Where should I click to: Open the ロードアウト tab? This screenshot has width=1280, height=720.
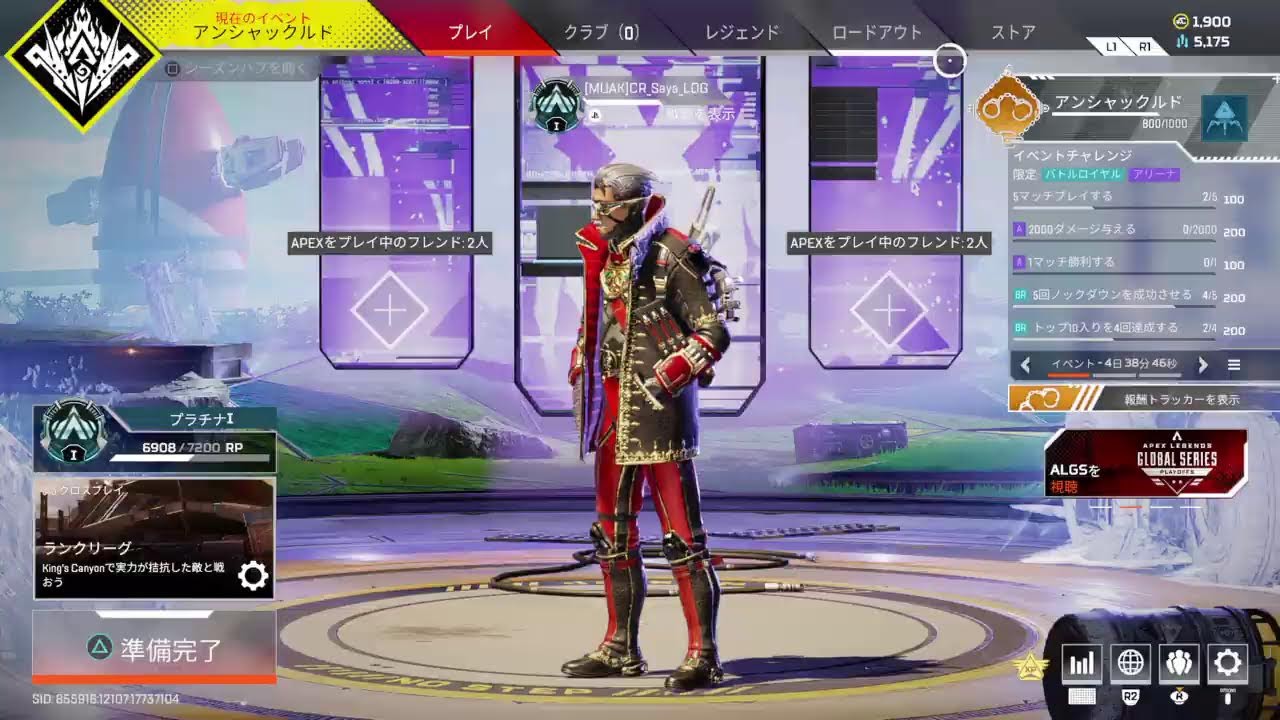[877, 32]
